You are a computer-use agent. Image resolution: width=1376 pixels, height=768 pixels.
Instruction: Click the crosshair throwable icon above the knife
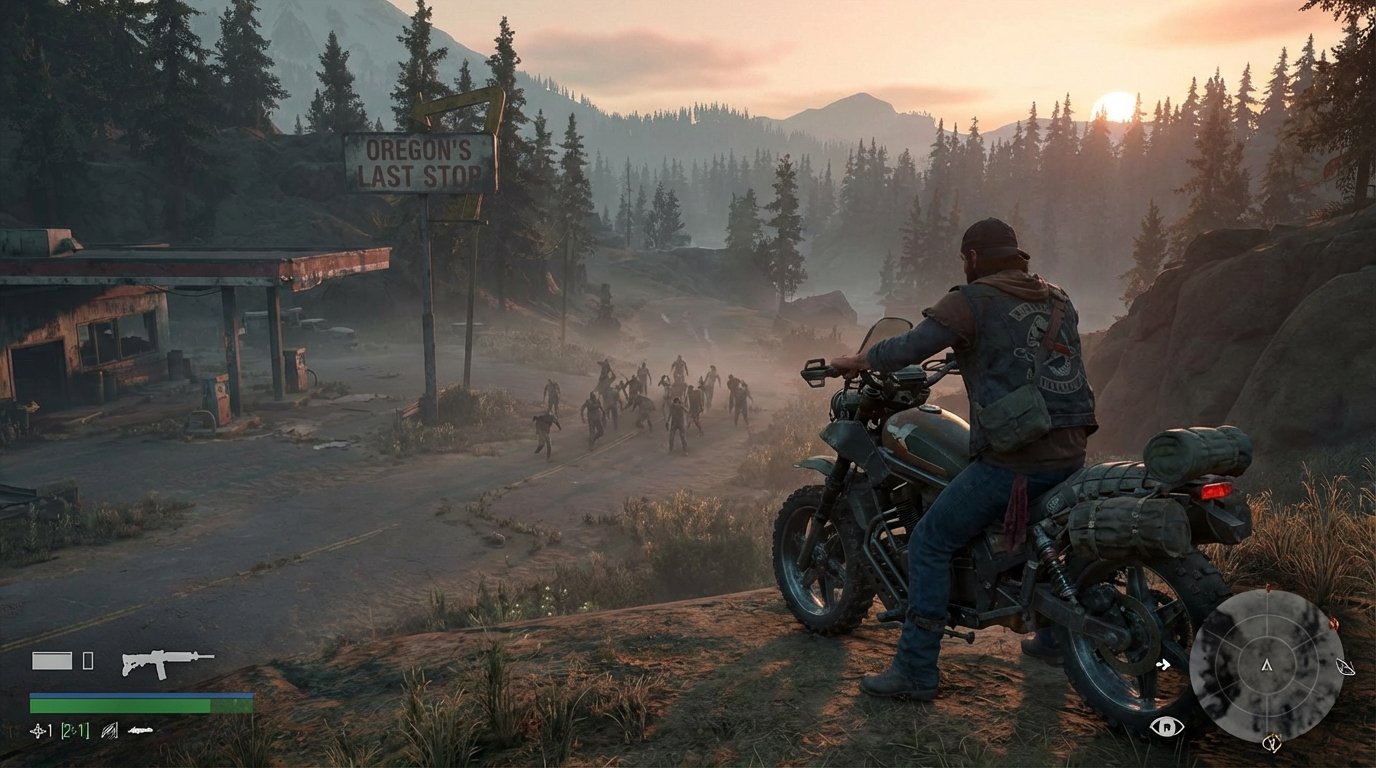click(38, 730)
